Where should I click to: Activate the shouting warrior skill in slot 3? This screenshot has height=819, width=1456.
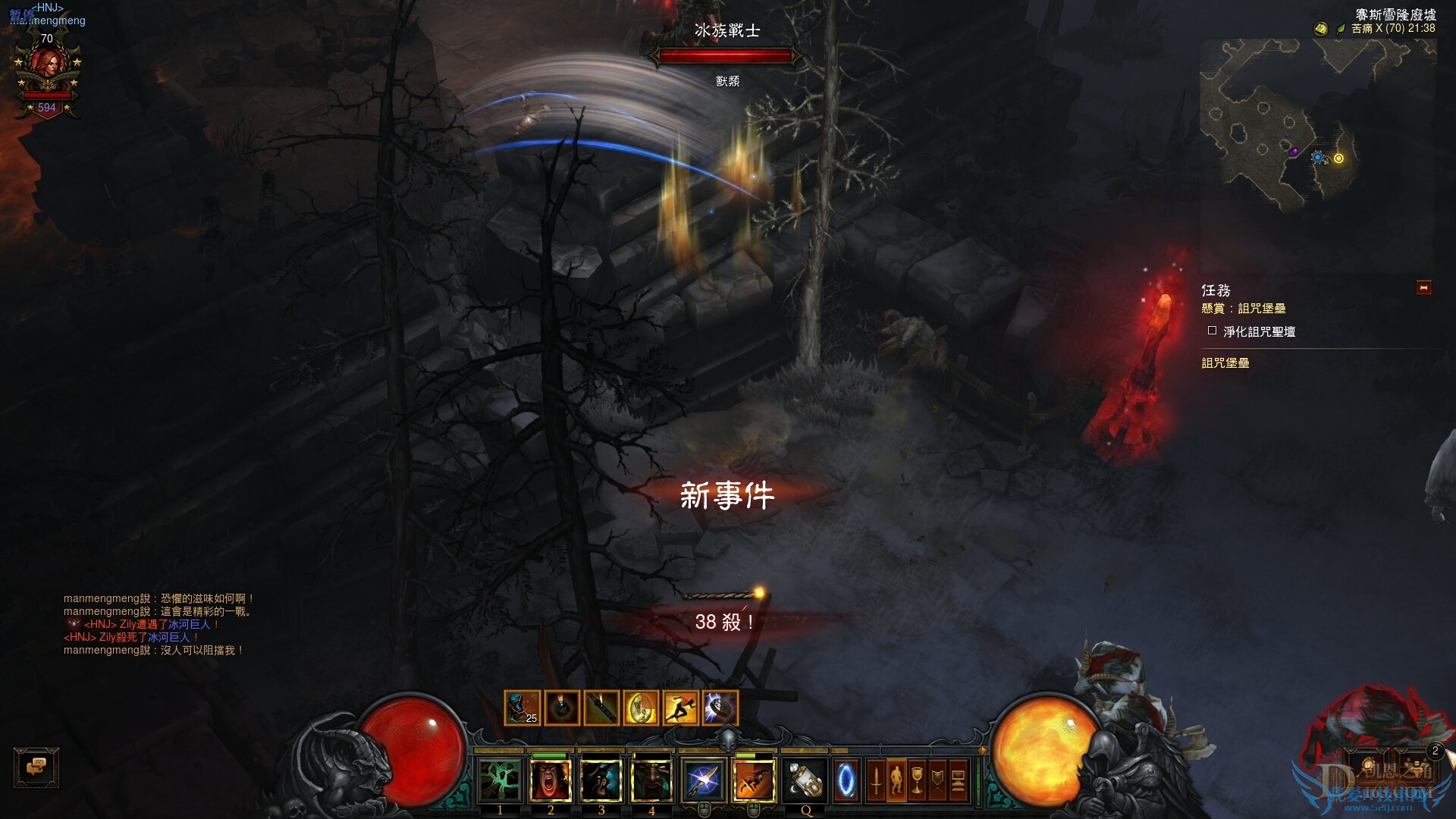click(x=601, y=780)
